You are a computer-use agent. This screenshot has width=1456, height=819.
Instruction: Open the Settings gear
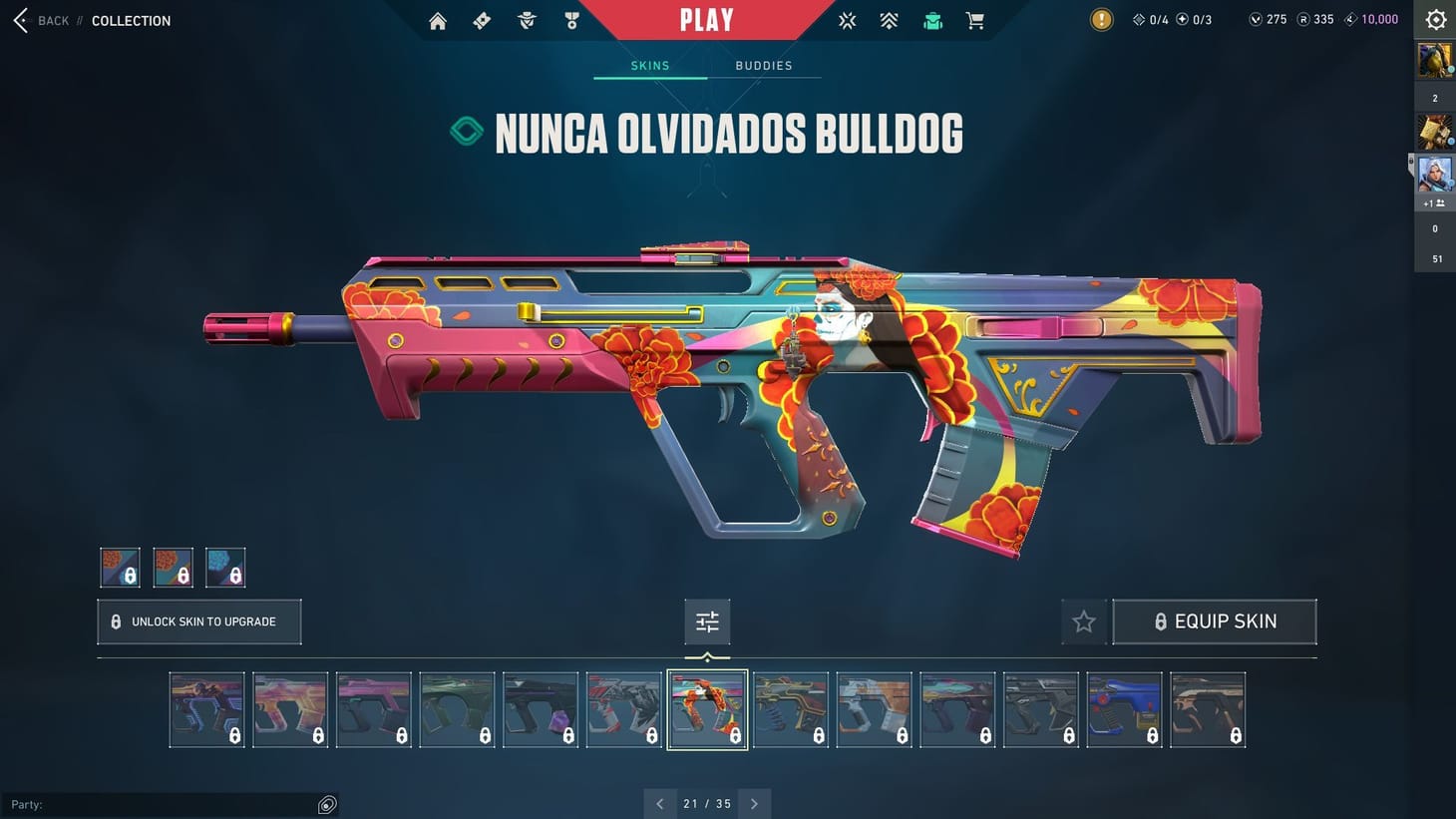1435,19
